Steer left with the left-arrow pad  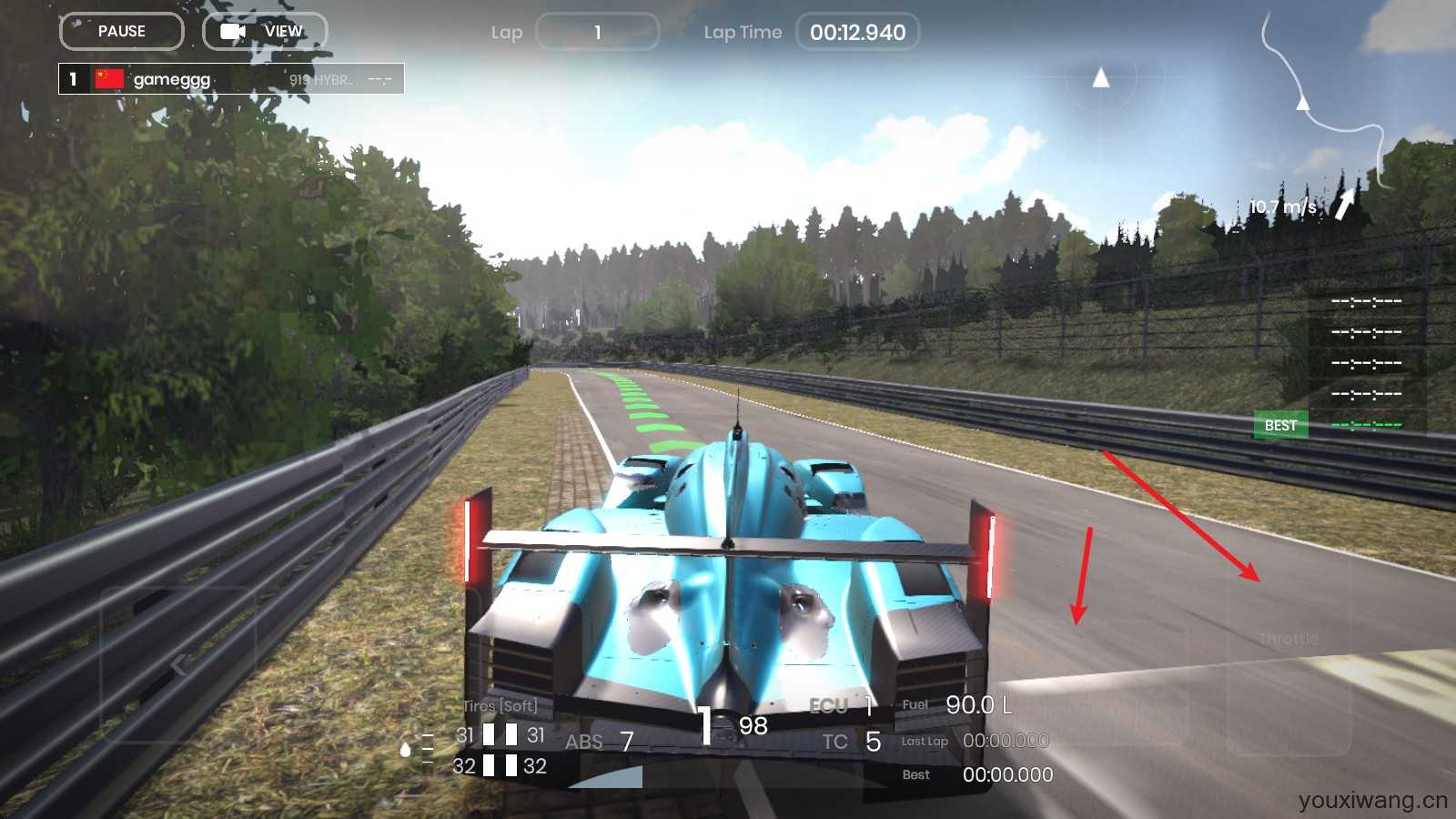(178, 664)
